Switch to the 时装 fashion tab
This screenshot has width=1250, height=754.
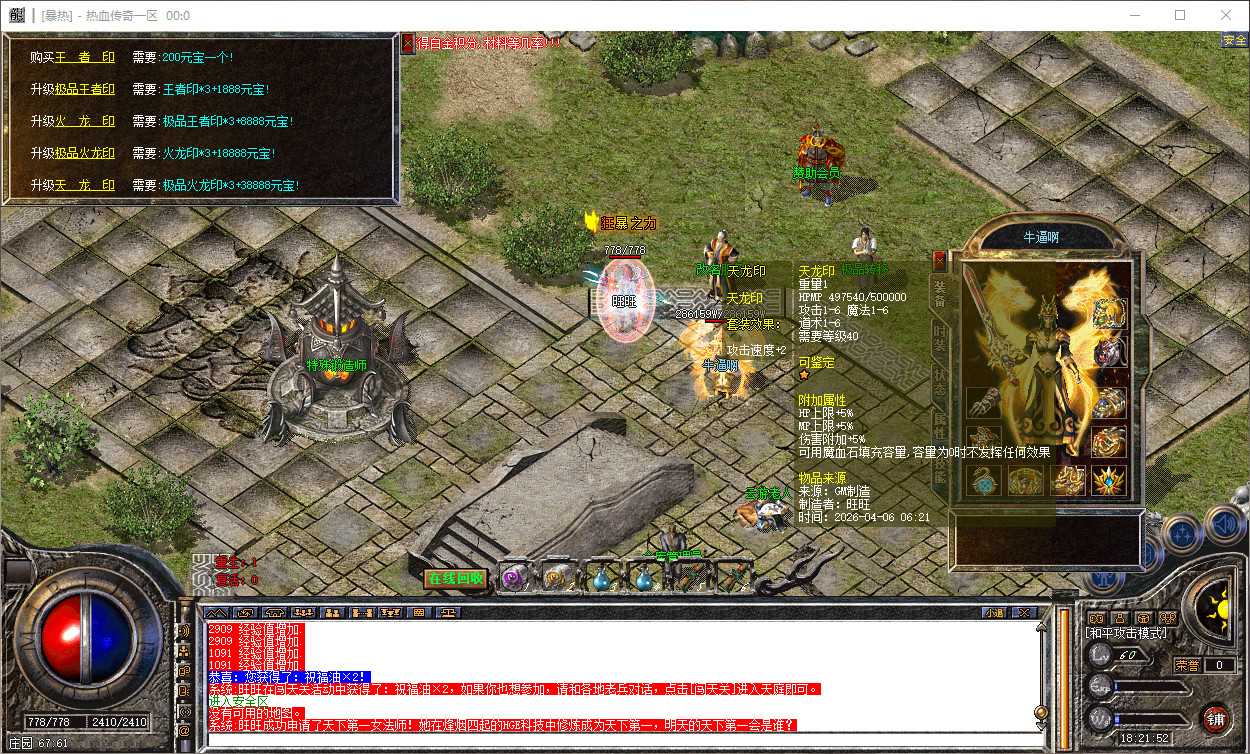tap(940, 337)
